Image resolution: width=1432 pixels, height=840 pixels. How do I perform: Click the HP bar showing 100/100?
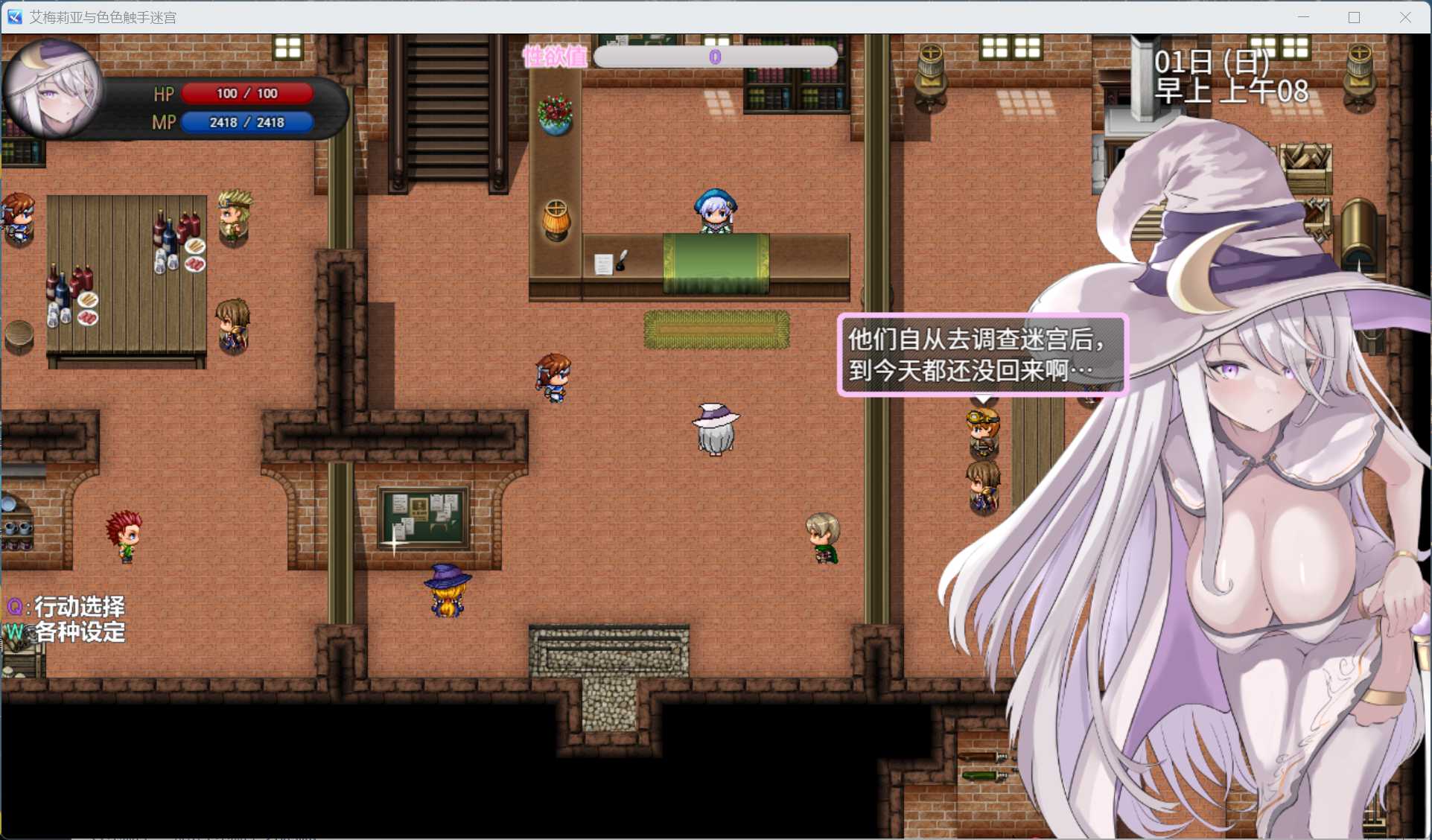248,93
